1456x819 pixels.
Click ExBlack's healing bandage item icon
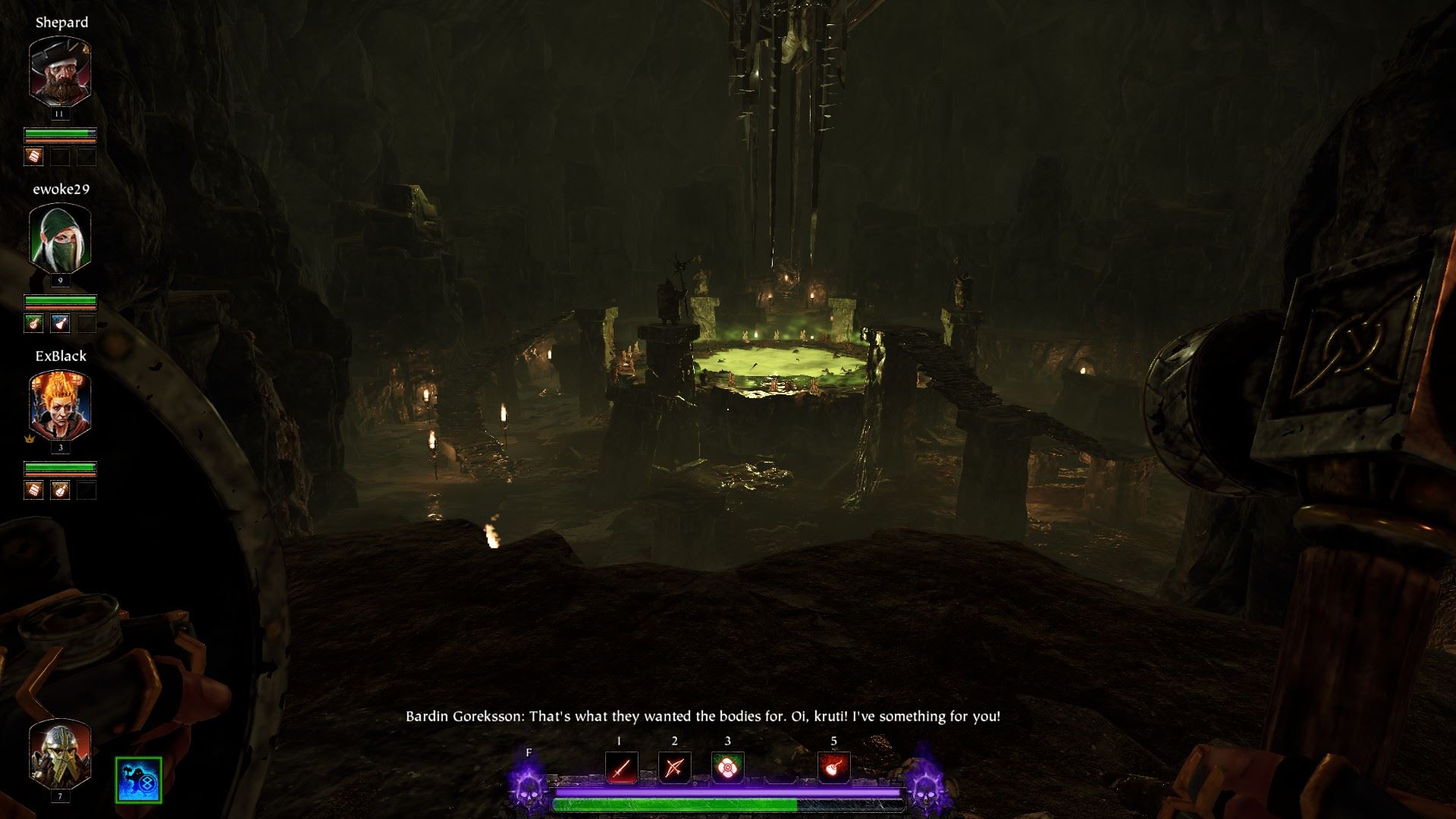click(x=34, y=491)
